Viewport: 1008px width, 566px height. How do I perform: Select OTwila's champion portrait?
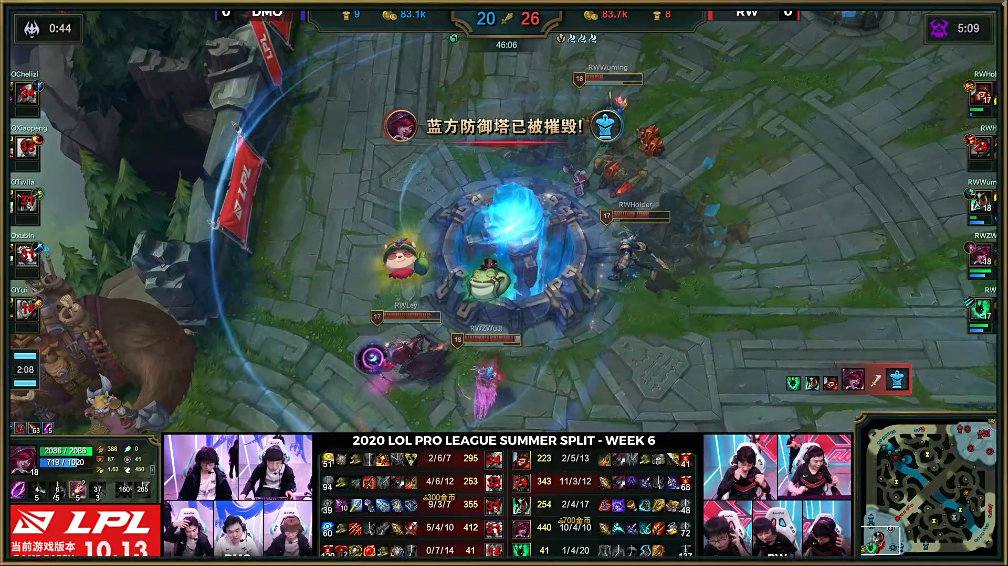(27, 201)
